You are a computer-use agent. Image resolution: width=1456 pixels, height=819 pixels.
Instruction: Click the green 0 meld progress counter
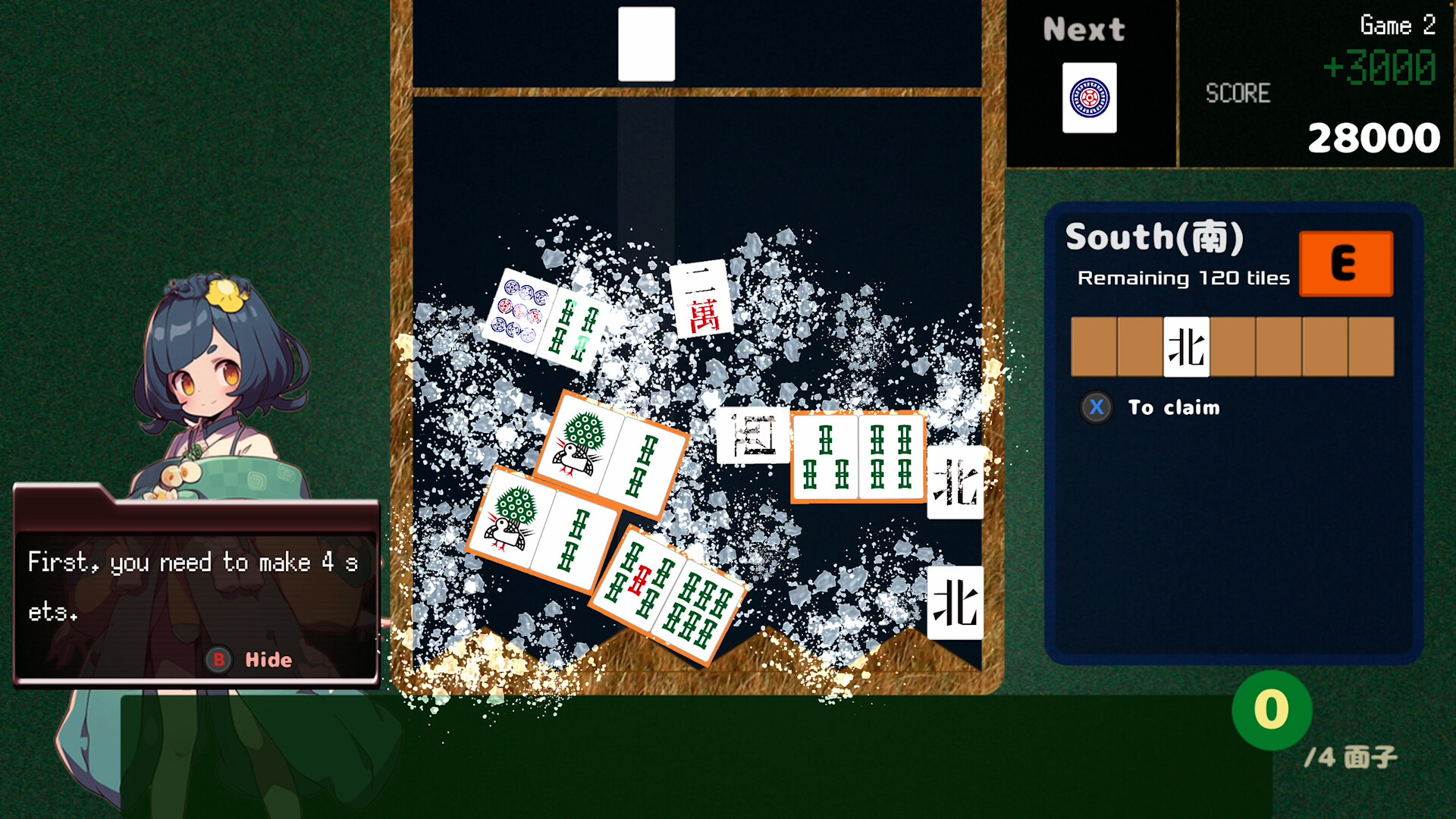(1270, 710)
